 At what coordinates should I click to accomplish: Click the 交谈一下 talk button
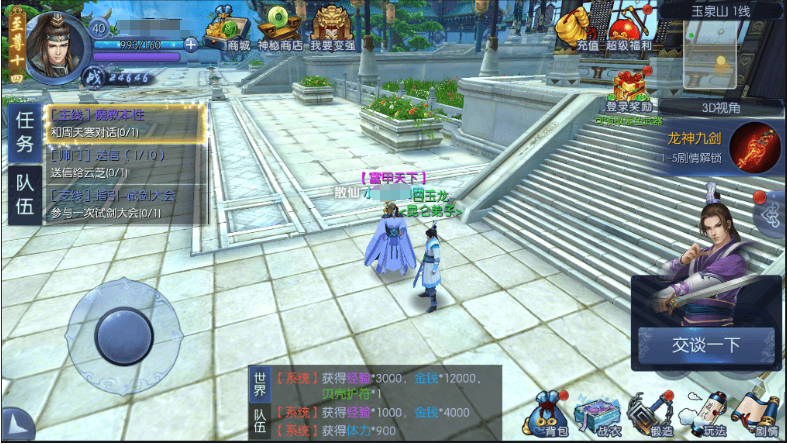pos(707,346)
